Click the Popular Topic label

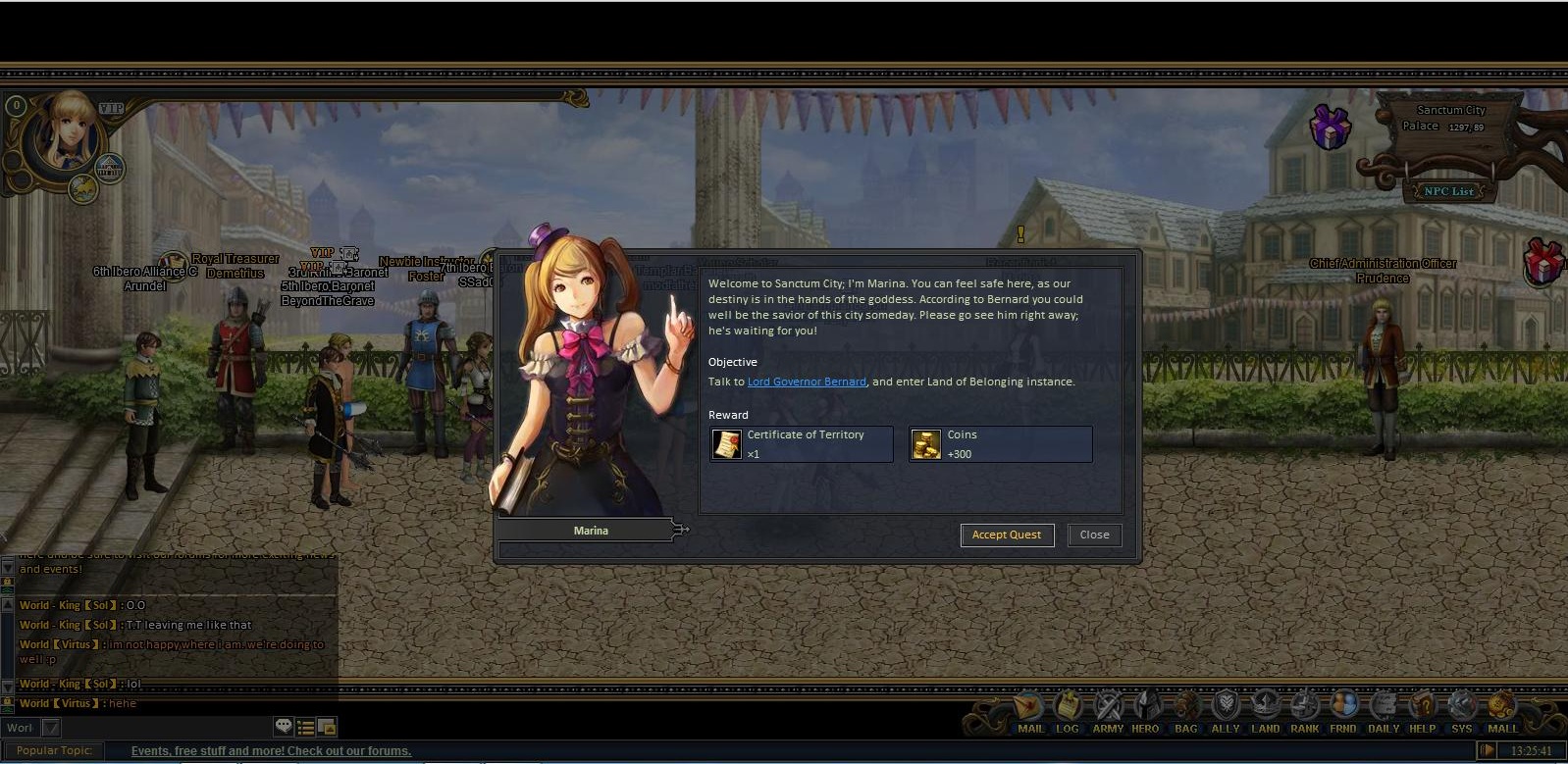(x=55, y=749)
